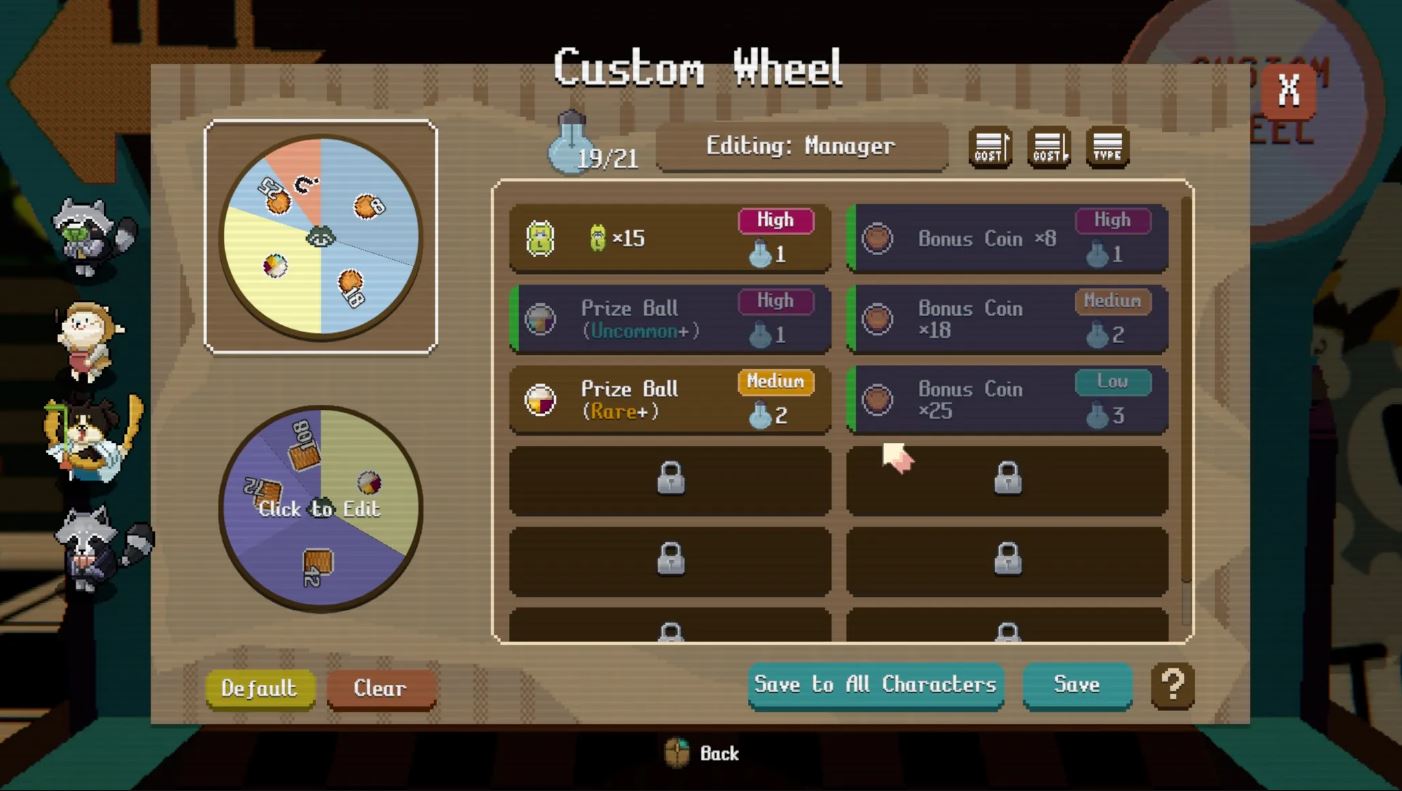Save the custom wheel
Image resolution: width=1402 pixels, height=791 pixels.
[1076, 685]
